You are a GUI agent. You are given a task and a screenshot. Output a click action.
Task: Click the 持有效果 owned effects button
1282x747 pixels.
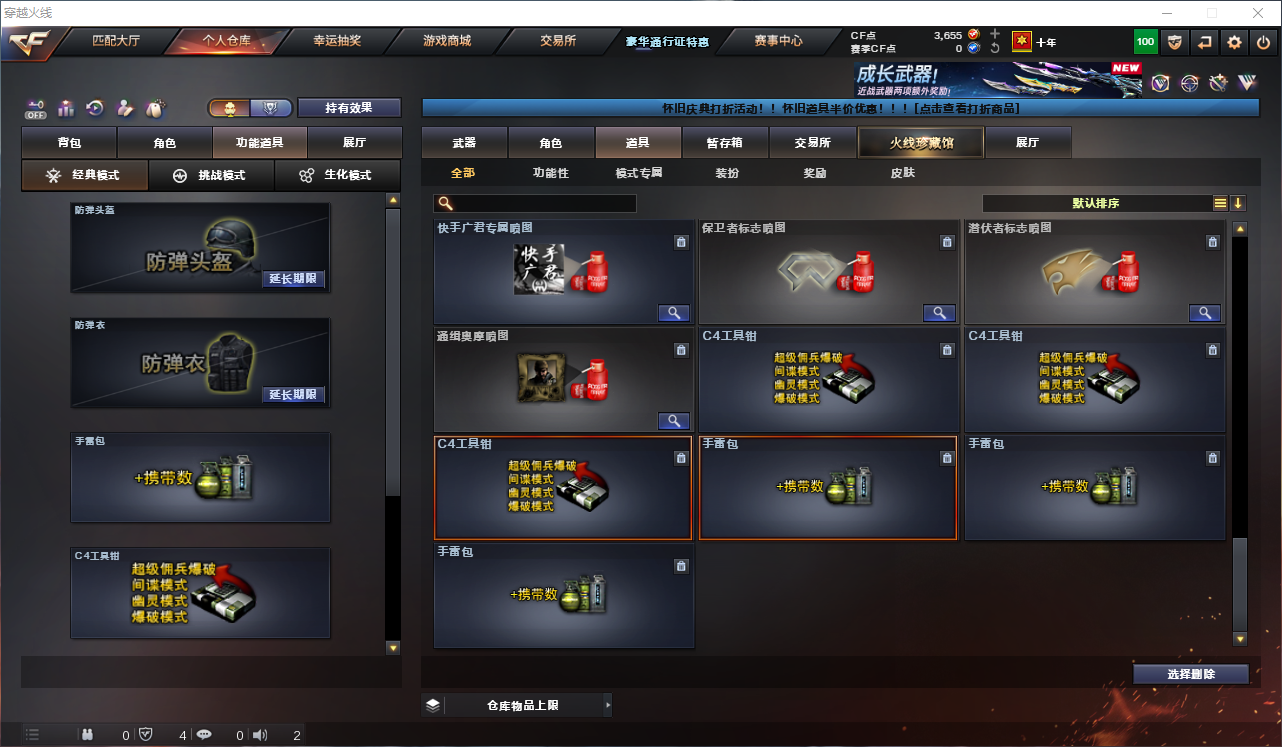pyautogui.click(x=348, y=108)
